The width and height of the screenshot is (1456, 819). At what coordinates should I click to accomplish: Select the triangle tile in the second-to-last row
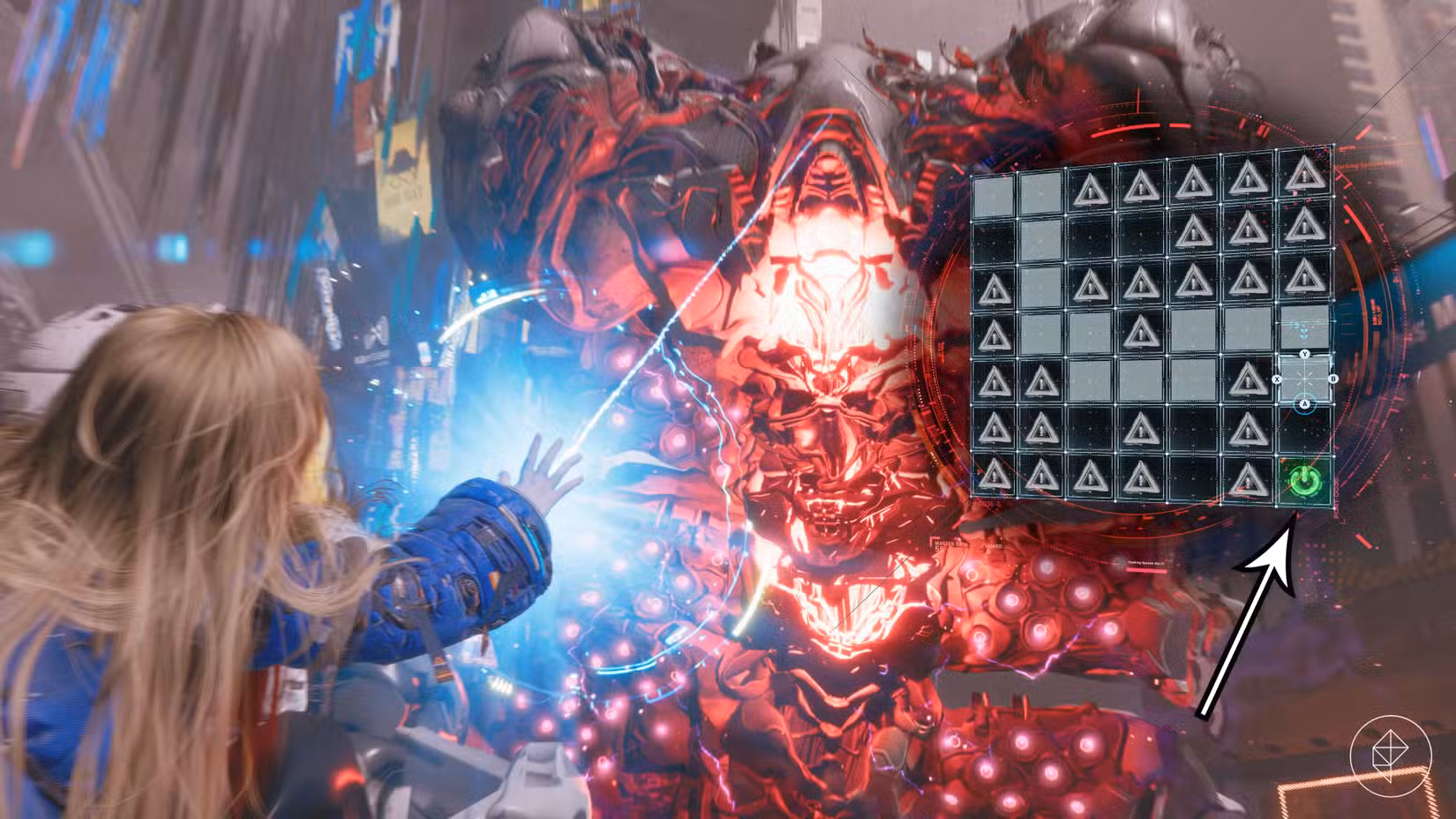994,428
